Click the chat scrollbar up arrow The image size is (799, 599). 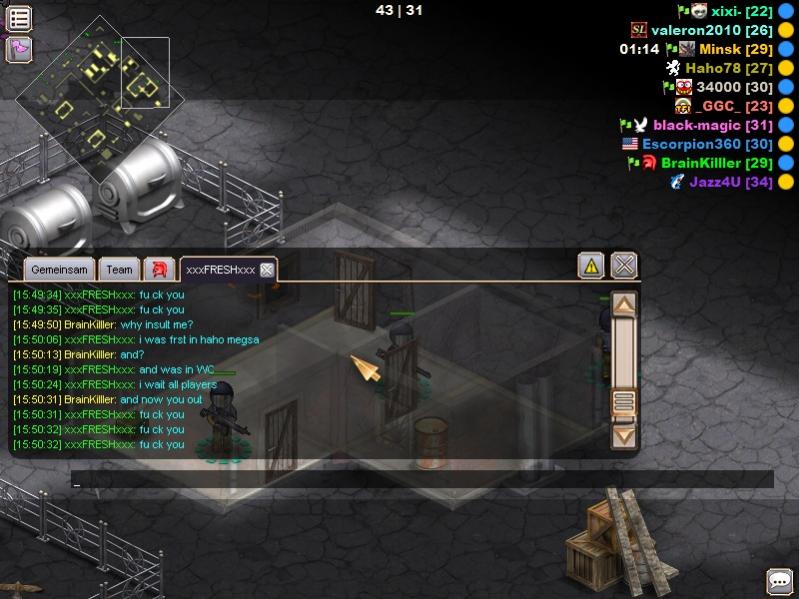pyautogui.click(x=624, y=304)
